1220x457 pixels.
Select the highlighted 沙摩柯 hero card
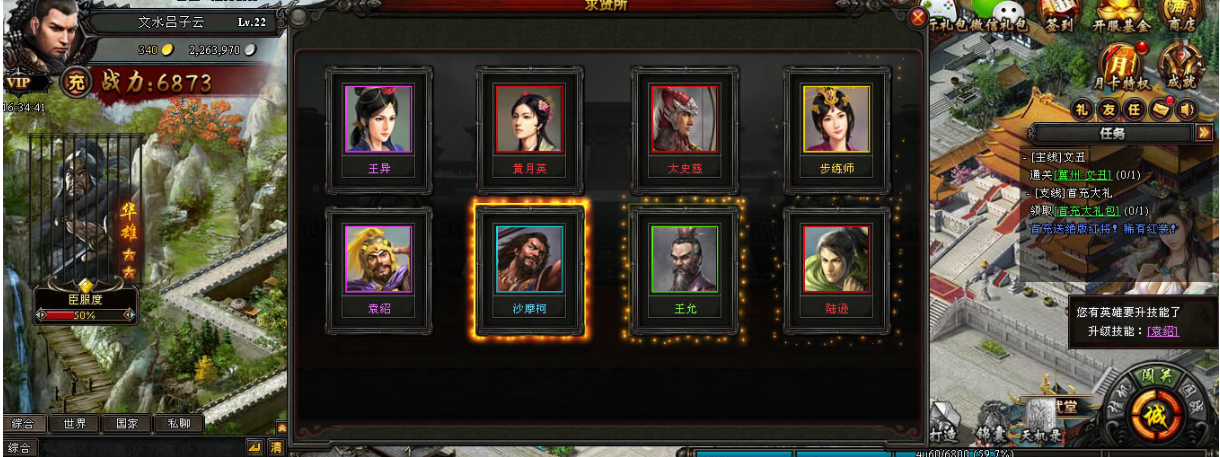(529, 269)
